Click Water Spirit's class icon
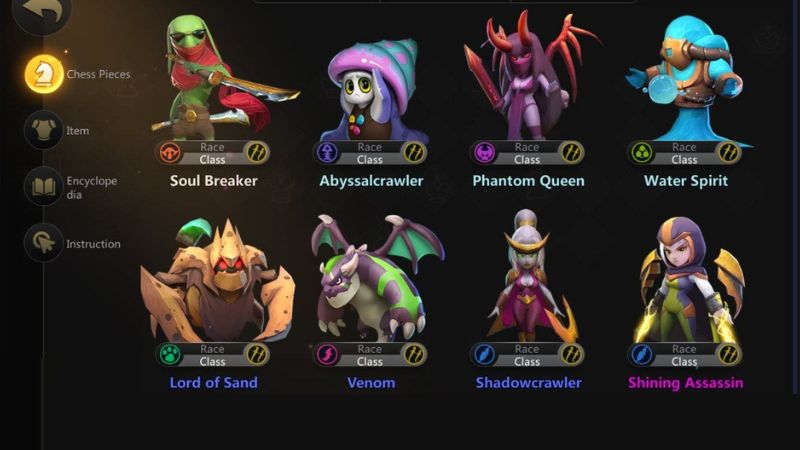Image resolution: width=800 pixels, height=450 pixels. coord(727,153)
